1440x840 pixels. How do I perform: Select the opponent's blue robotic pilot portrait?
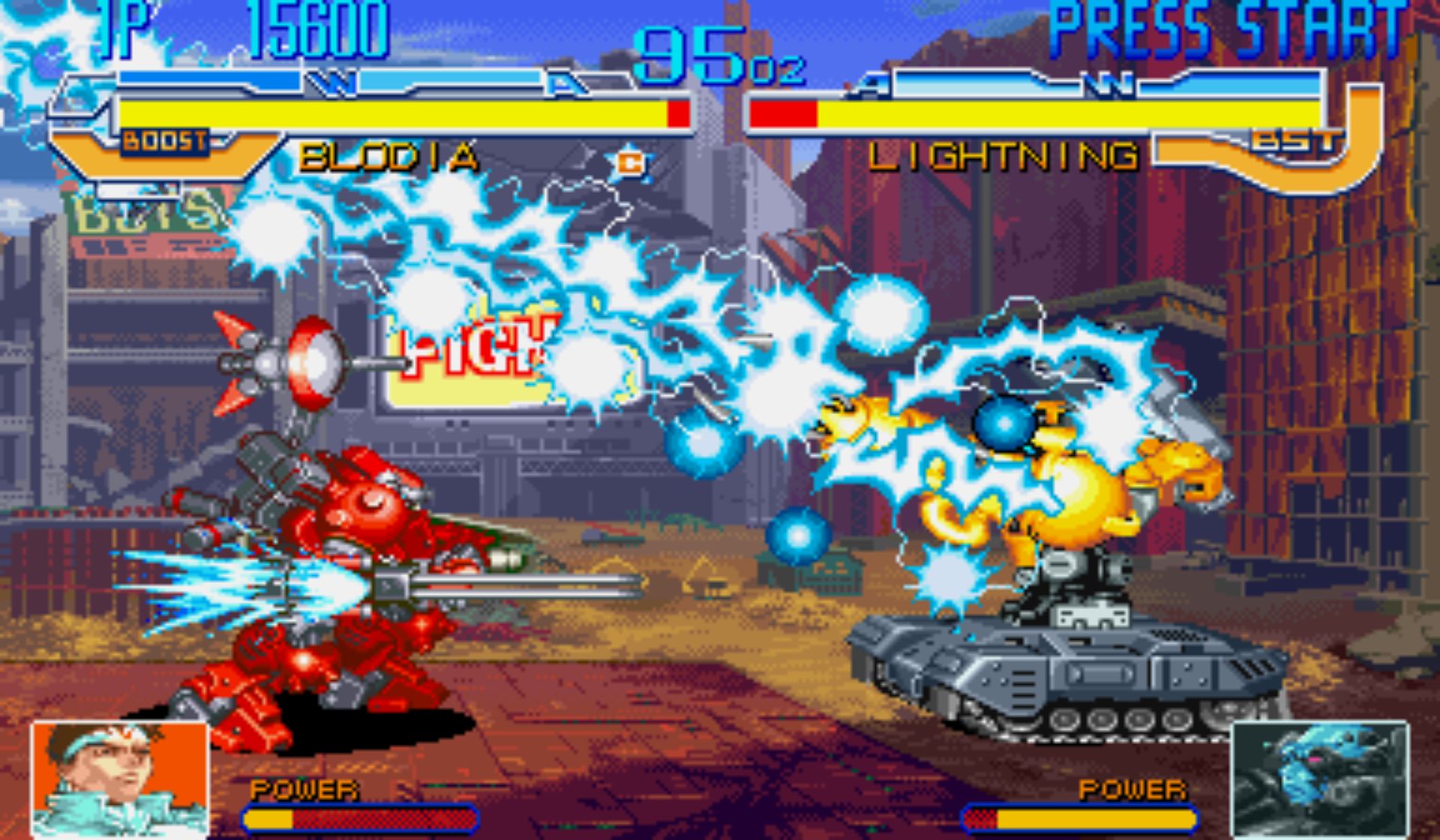1320,778
